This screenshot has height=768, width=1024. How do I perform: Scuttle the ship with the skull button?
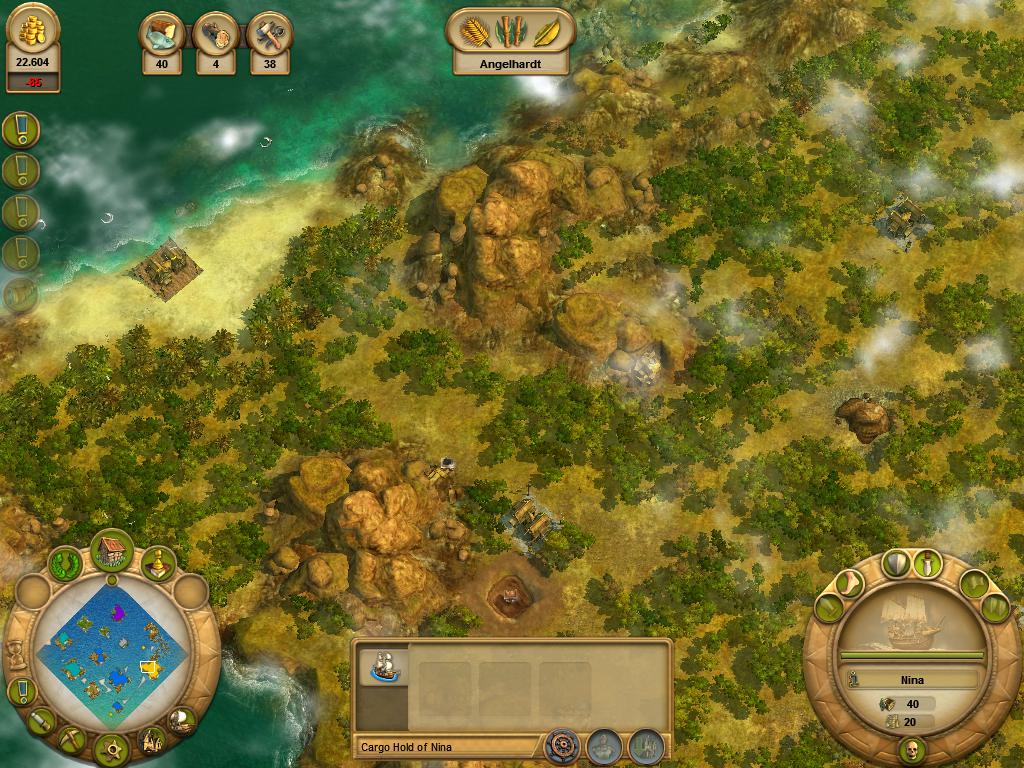[x=911, y=749]
